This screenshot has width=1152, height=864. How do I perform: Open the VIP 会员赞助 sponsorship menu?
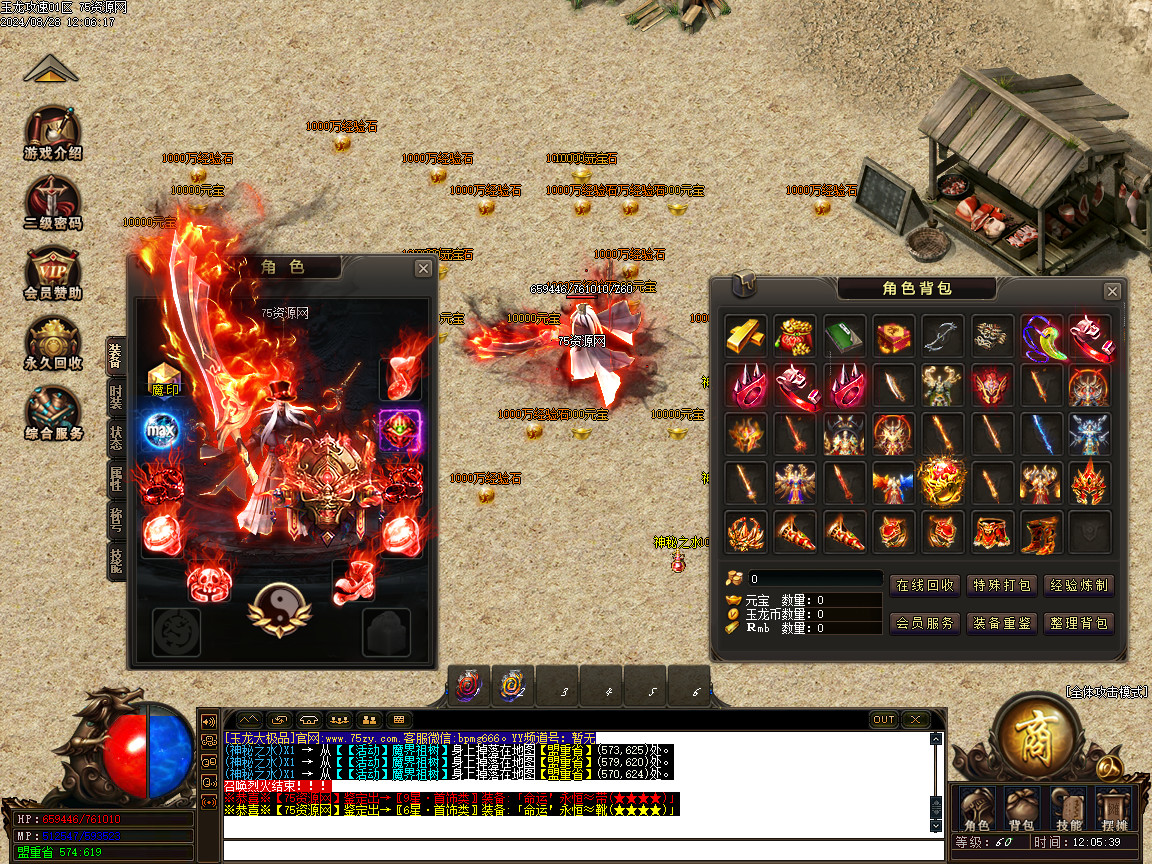tap(54, 272)
